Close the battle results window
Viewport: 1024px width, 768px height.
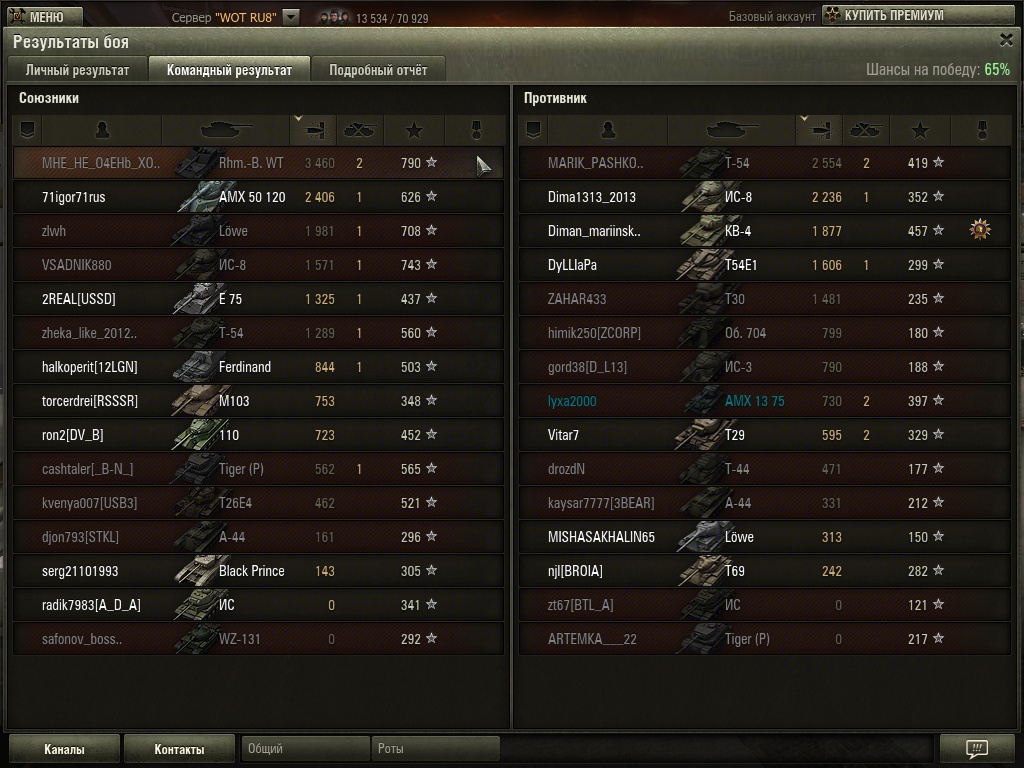[1006, 40]
